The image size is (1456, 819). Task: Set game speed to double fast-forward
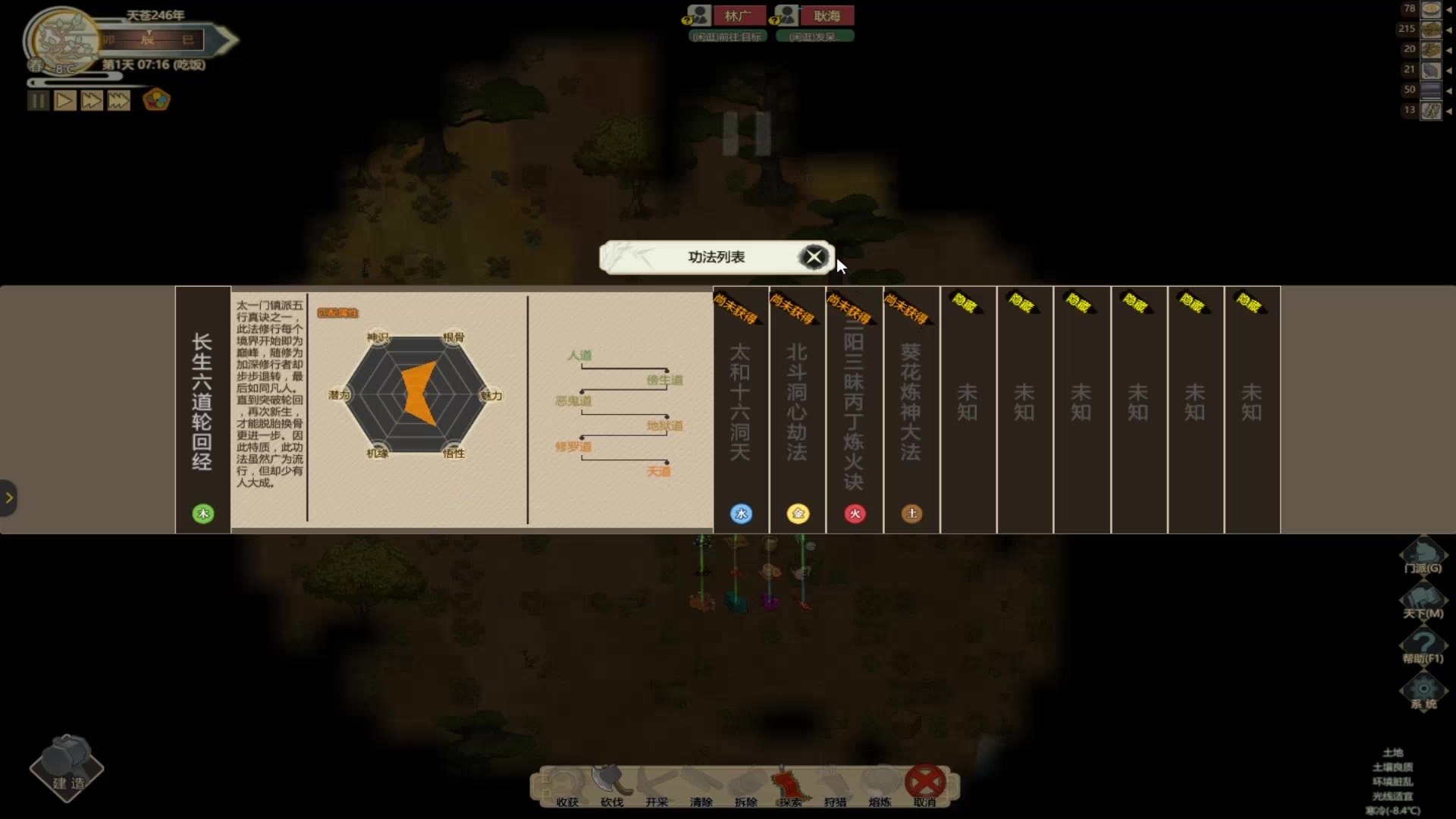tap(92, 101)
